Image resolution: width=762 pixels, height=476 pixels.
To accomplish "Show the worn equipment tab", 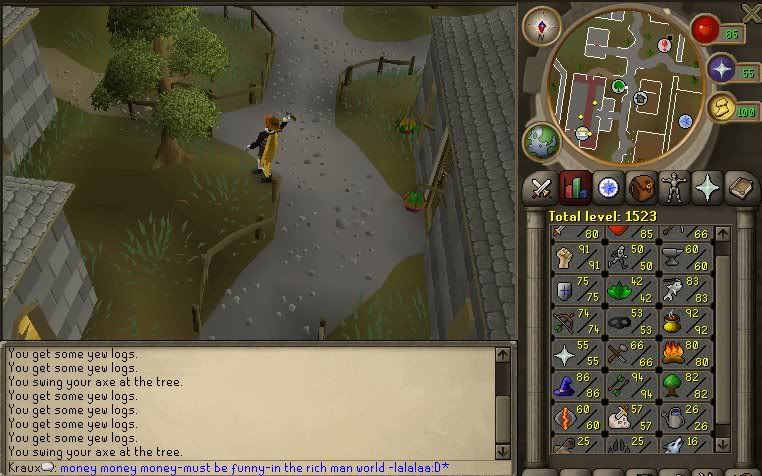I will (x=674, y=187).
